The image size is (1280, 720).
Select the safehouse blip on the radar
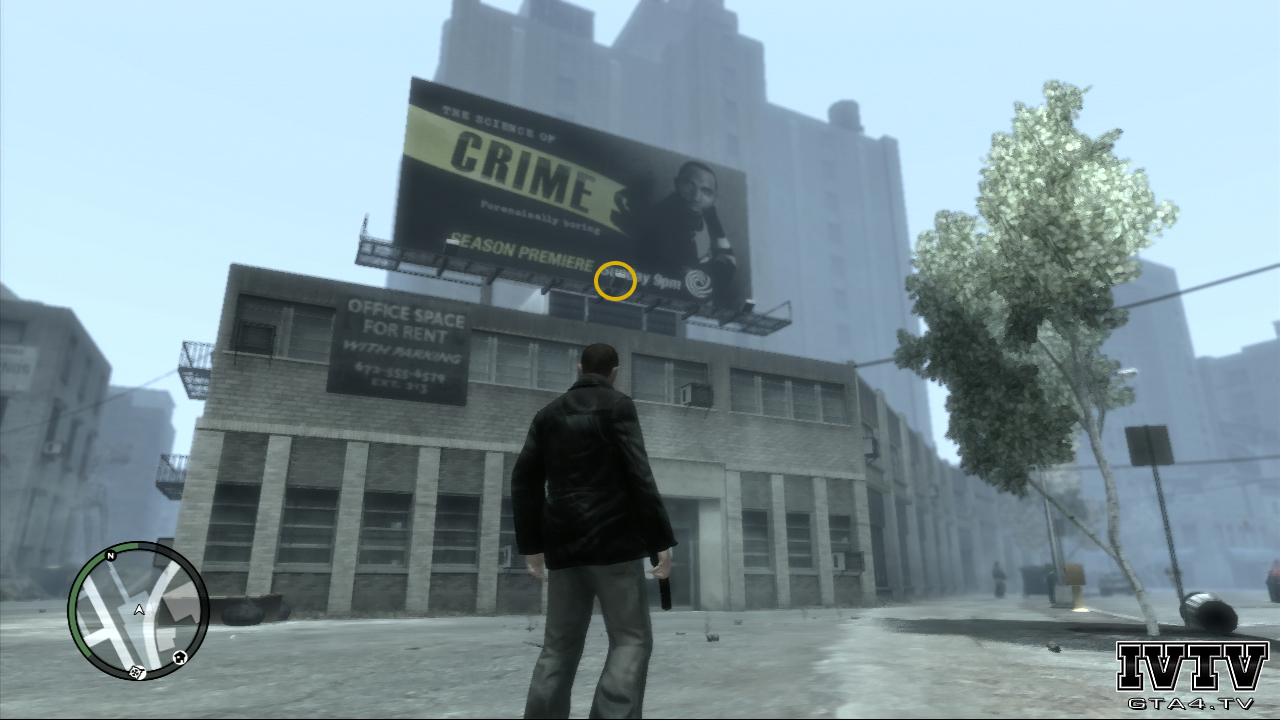point(179,657)
